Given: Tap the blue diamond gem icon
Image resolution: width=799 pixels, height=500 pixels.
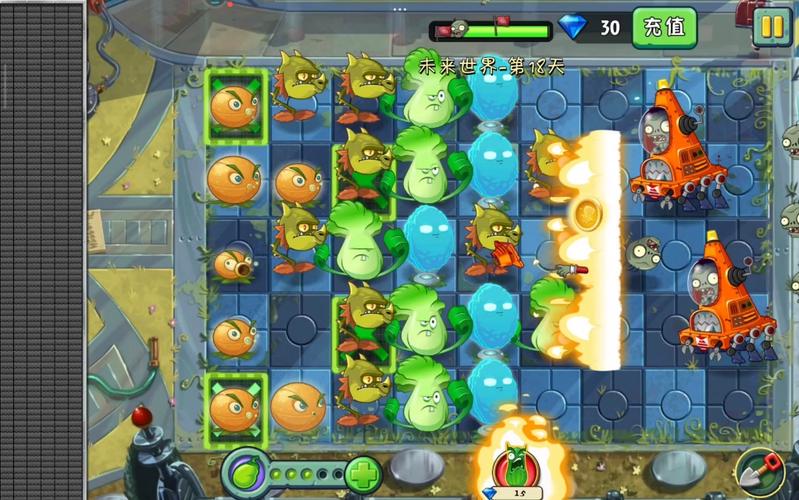Looking at the screenshot, I should tap(574, 27).
